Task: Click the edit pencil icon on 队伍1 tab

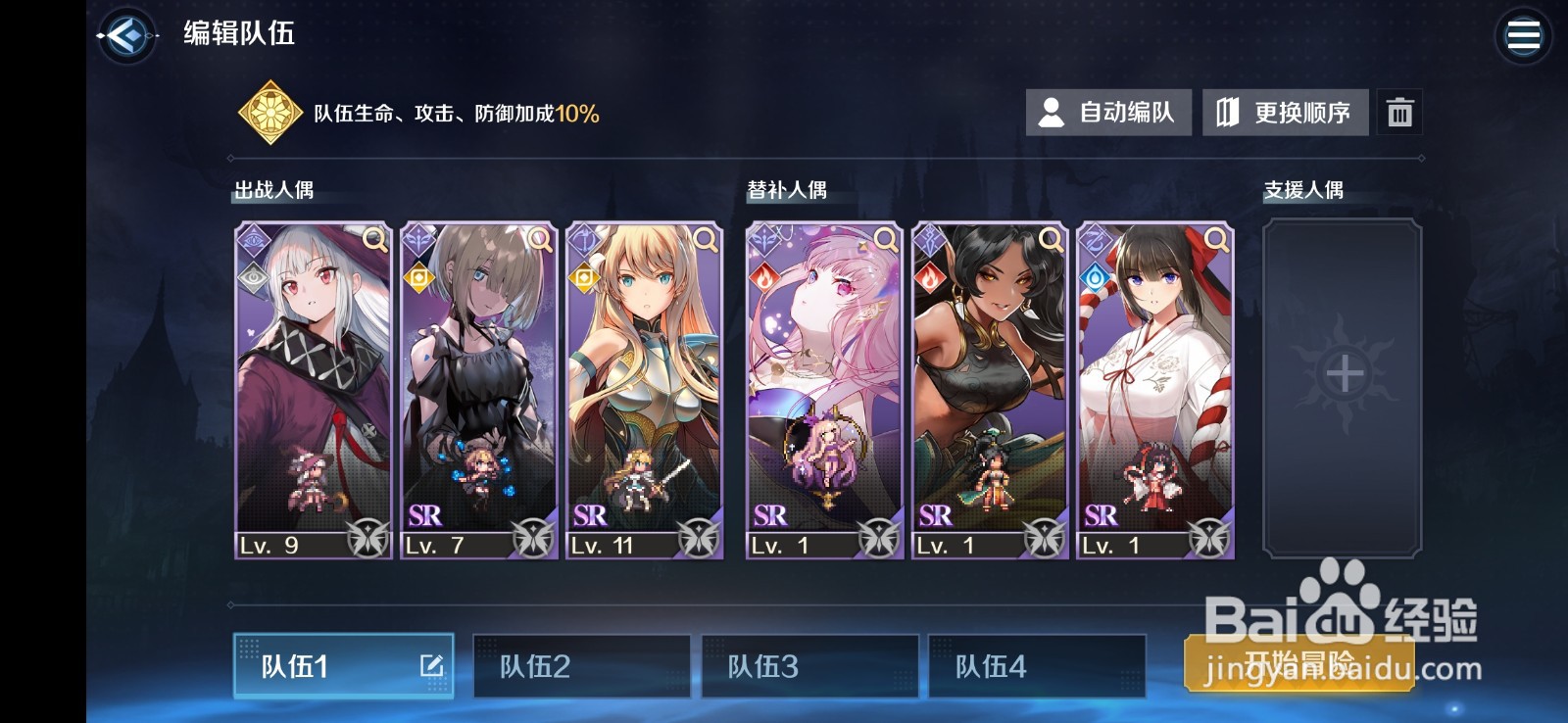Action: click(432, 666)
